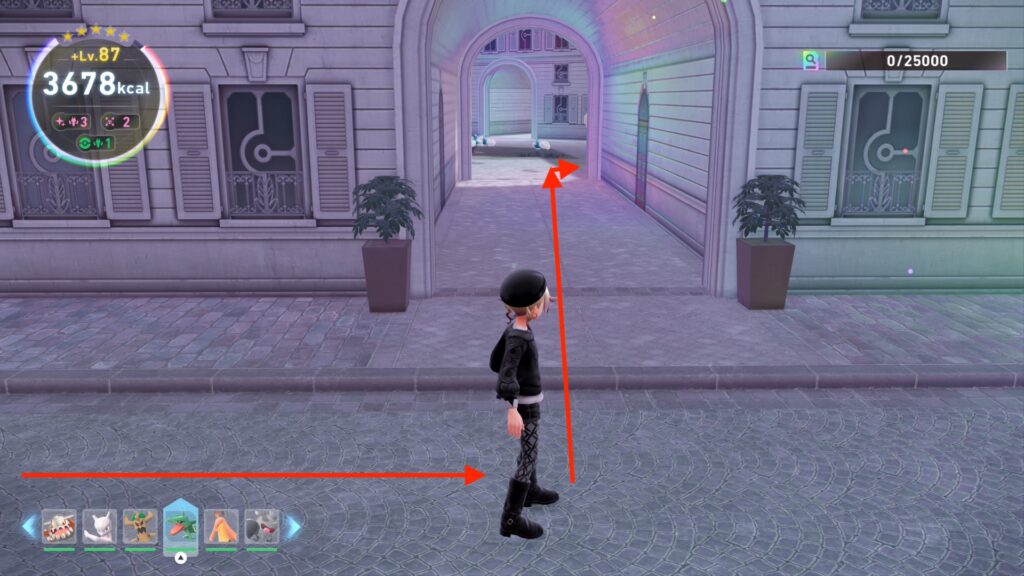
Task: Choose the highlighted Rayquaza party slot
Action: tap(181, 526)
